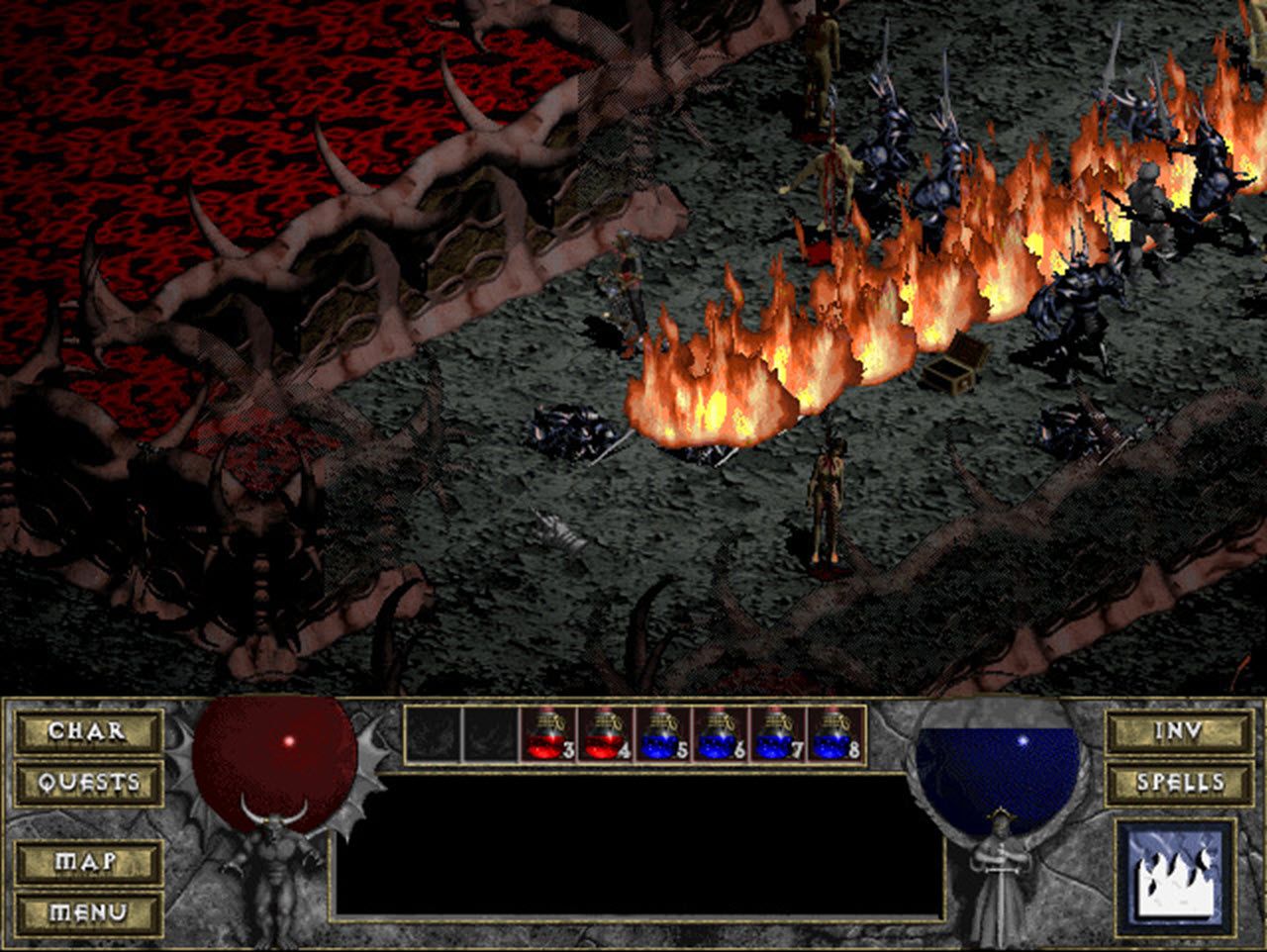Open the QUESTS log
Image resolution: width=1267 pixels, height=952 pixels.
coord(87,782)
